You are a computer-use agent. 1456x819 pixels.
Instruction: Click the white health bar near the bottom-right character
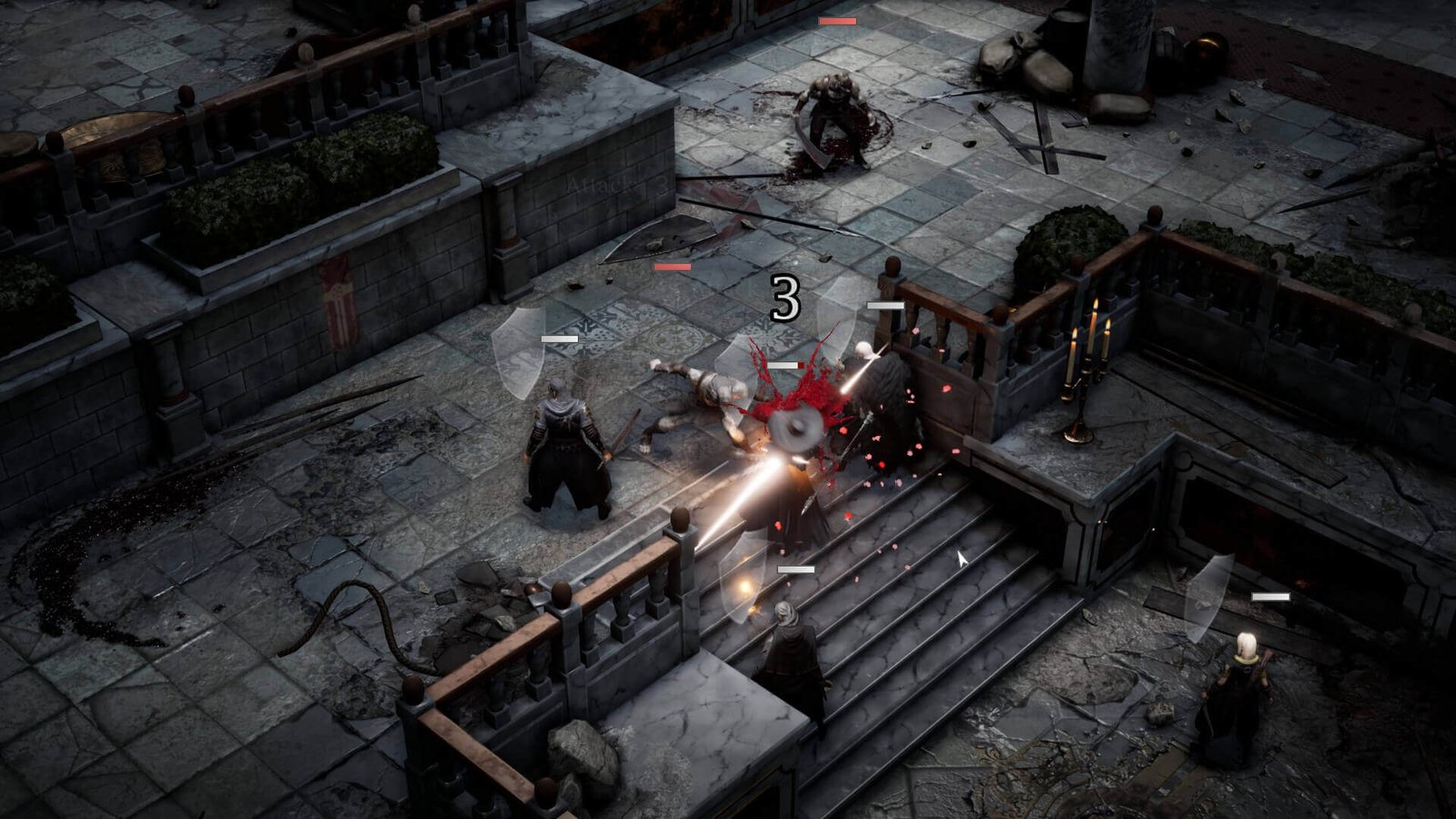pos(1269,597)
